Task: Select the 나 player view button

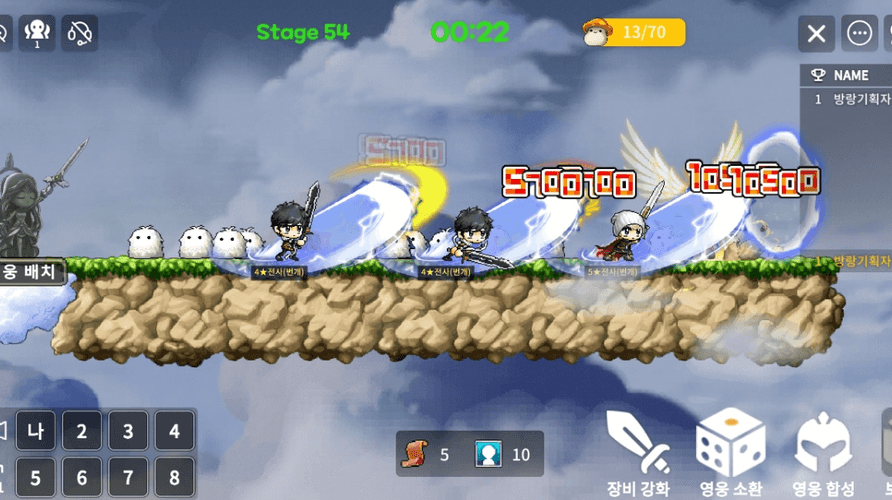Action: [36, 433]
